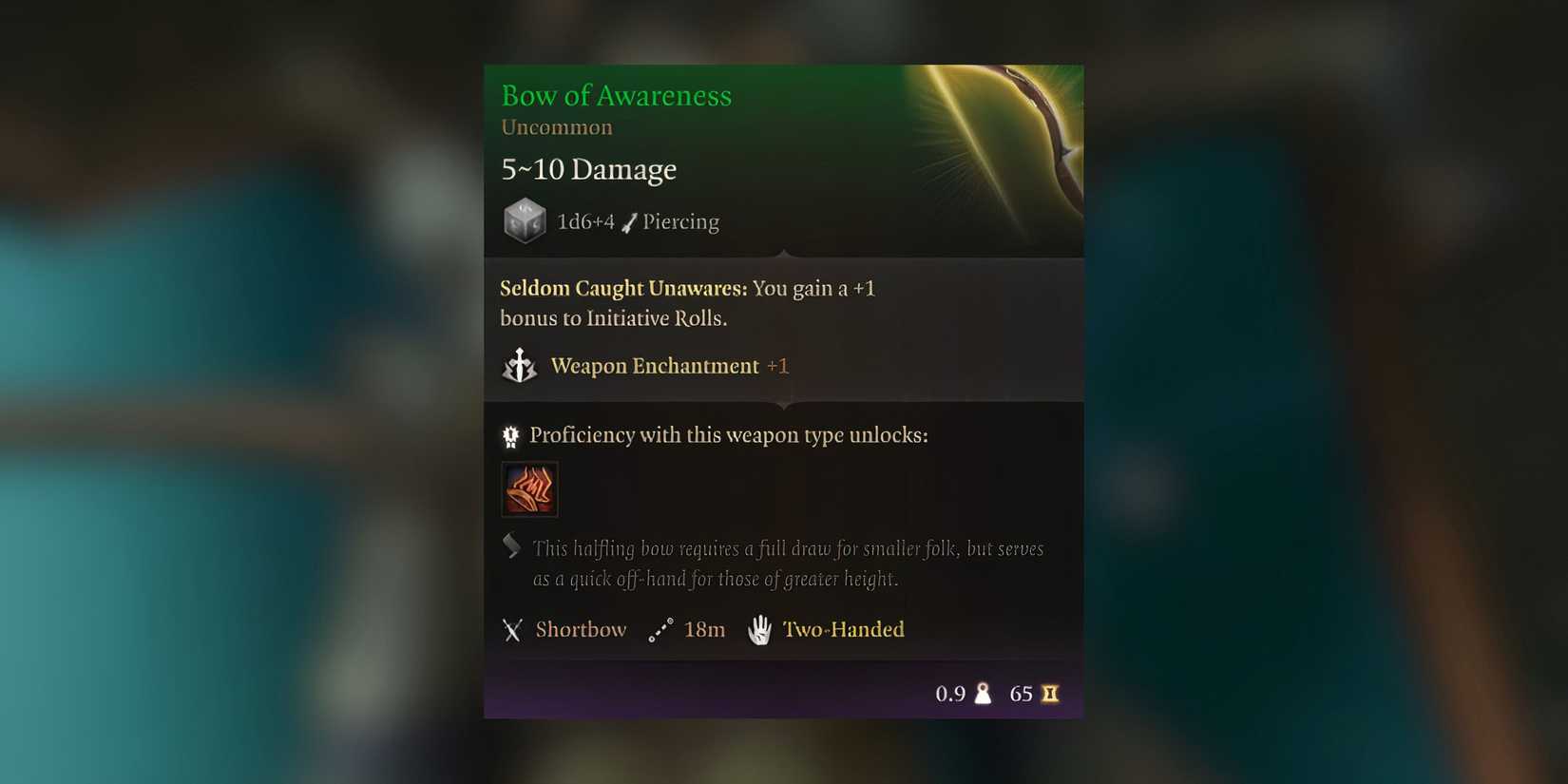Click the proficiency unlock gear icon
The width and height of the screenshot is (1568, 784).
tap(510, 434)
